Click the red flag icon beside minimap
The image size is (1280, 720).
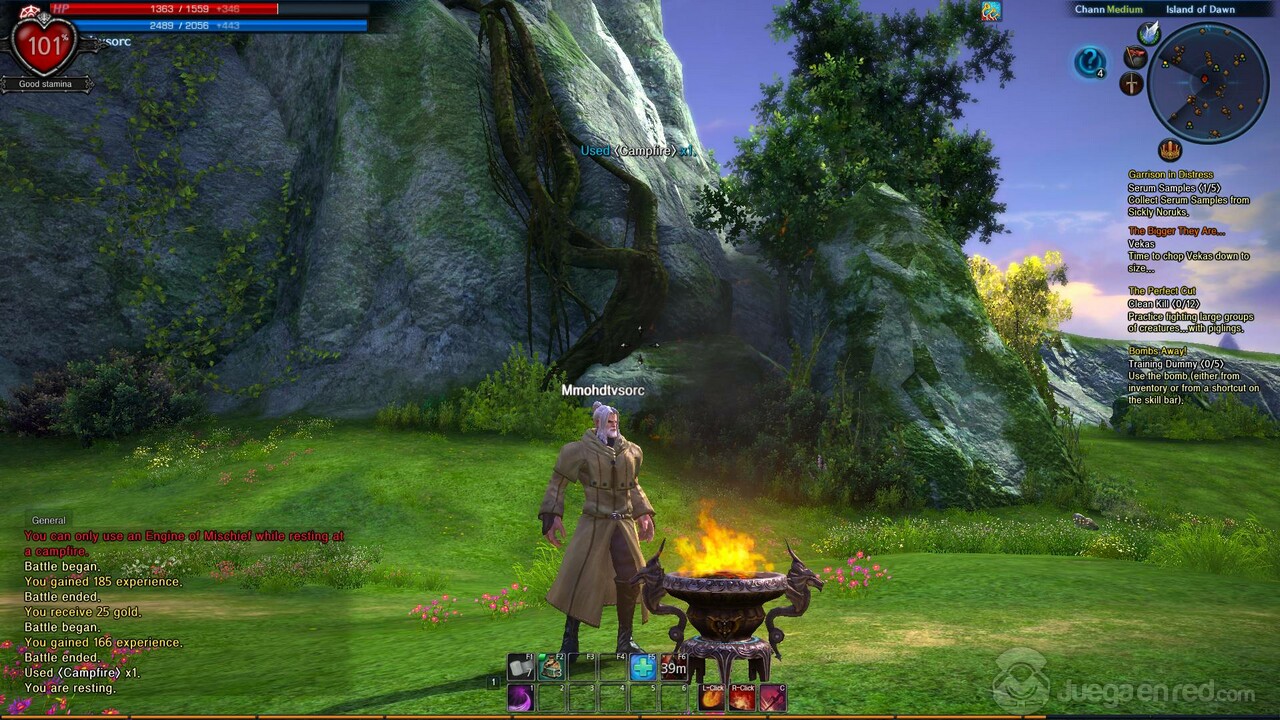coord(1135,57)
